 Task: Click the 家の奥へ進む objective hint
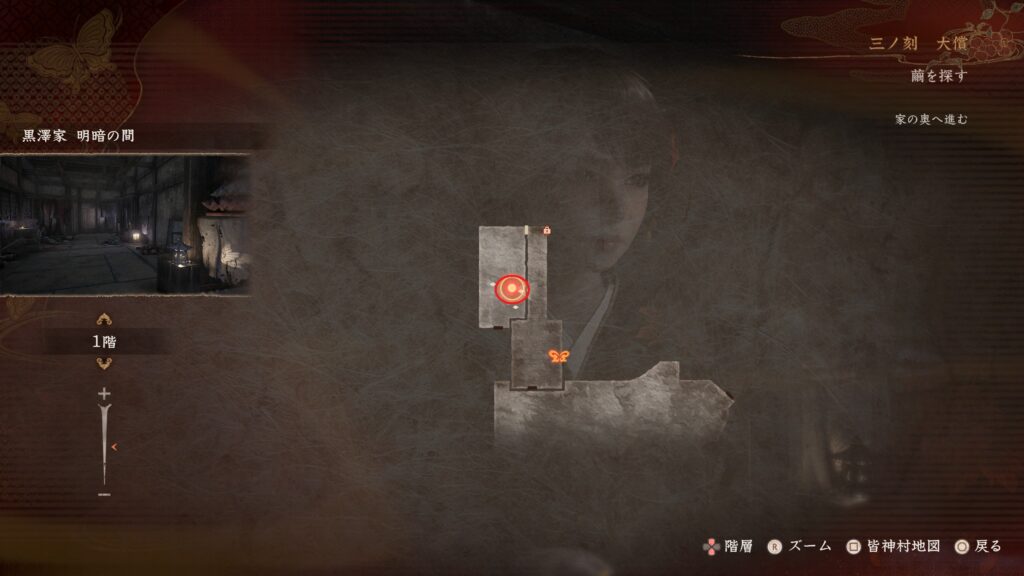[931, 120]
